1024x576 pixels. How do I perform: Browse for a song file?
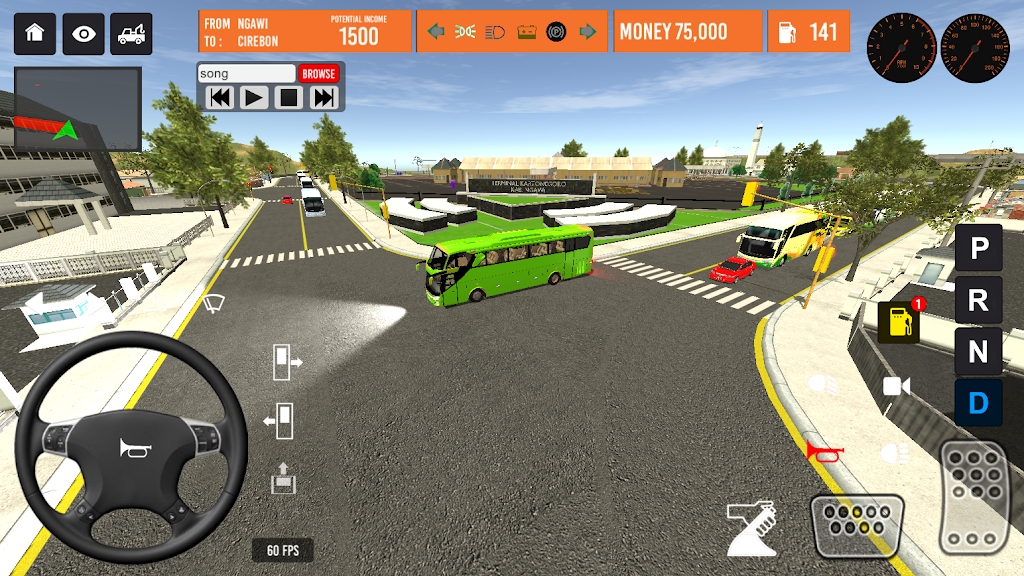coord(319,73)
